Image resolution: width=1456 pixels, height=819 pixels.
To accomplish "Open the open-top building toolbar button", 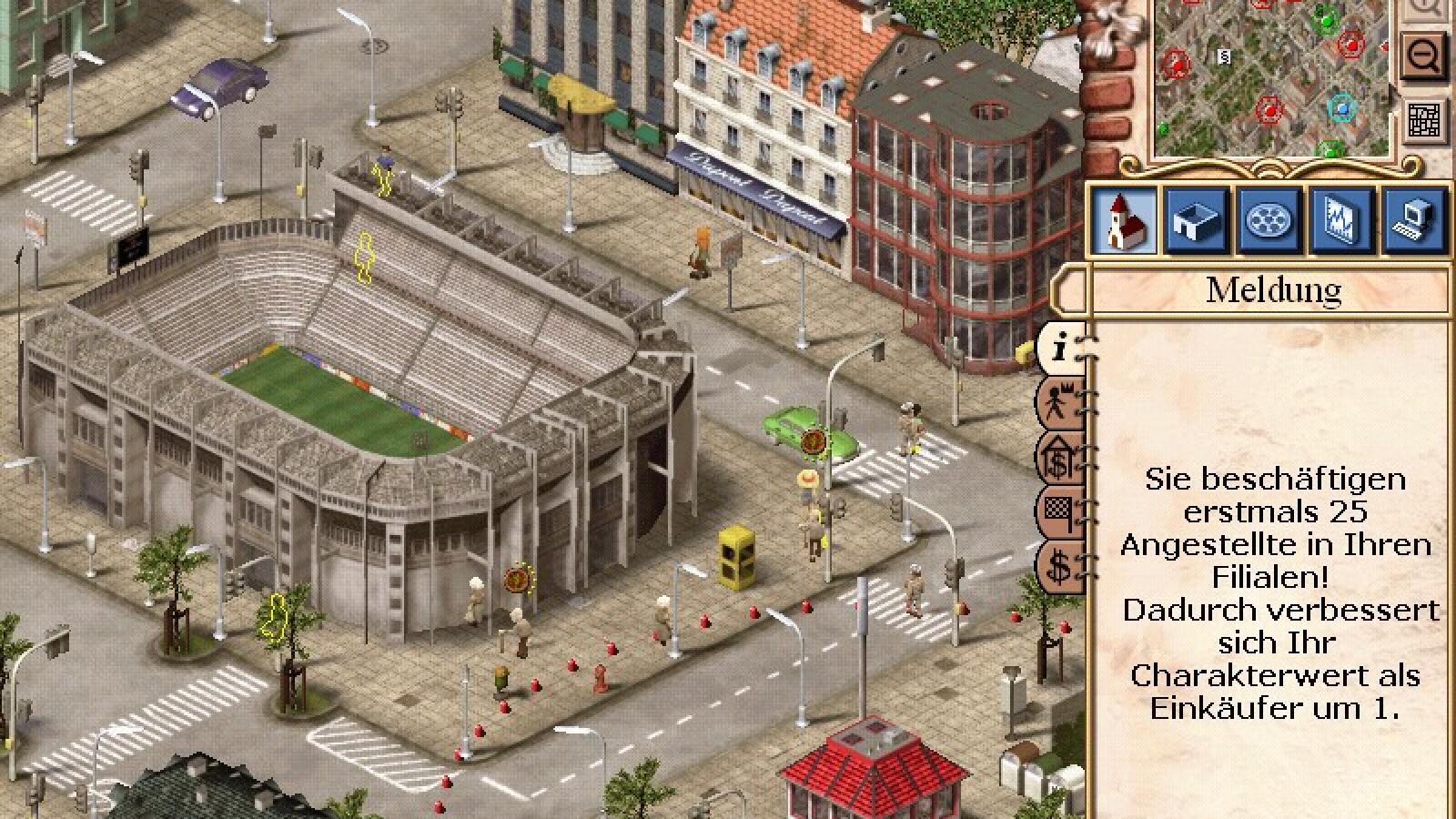I will 1194,220.
